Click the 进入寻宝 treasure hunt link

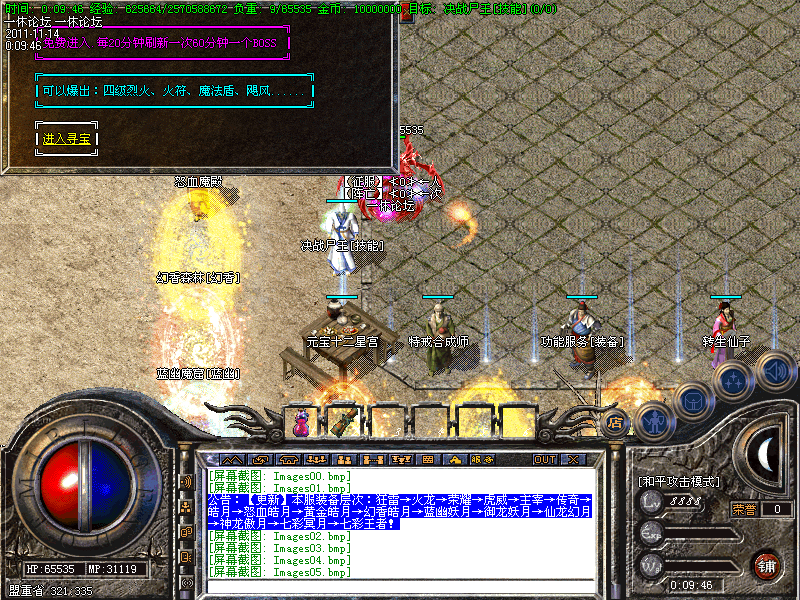66,139
